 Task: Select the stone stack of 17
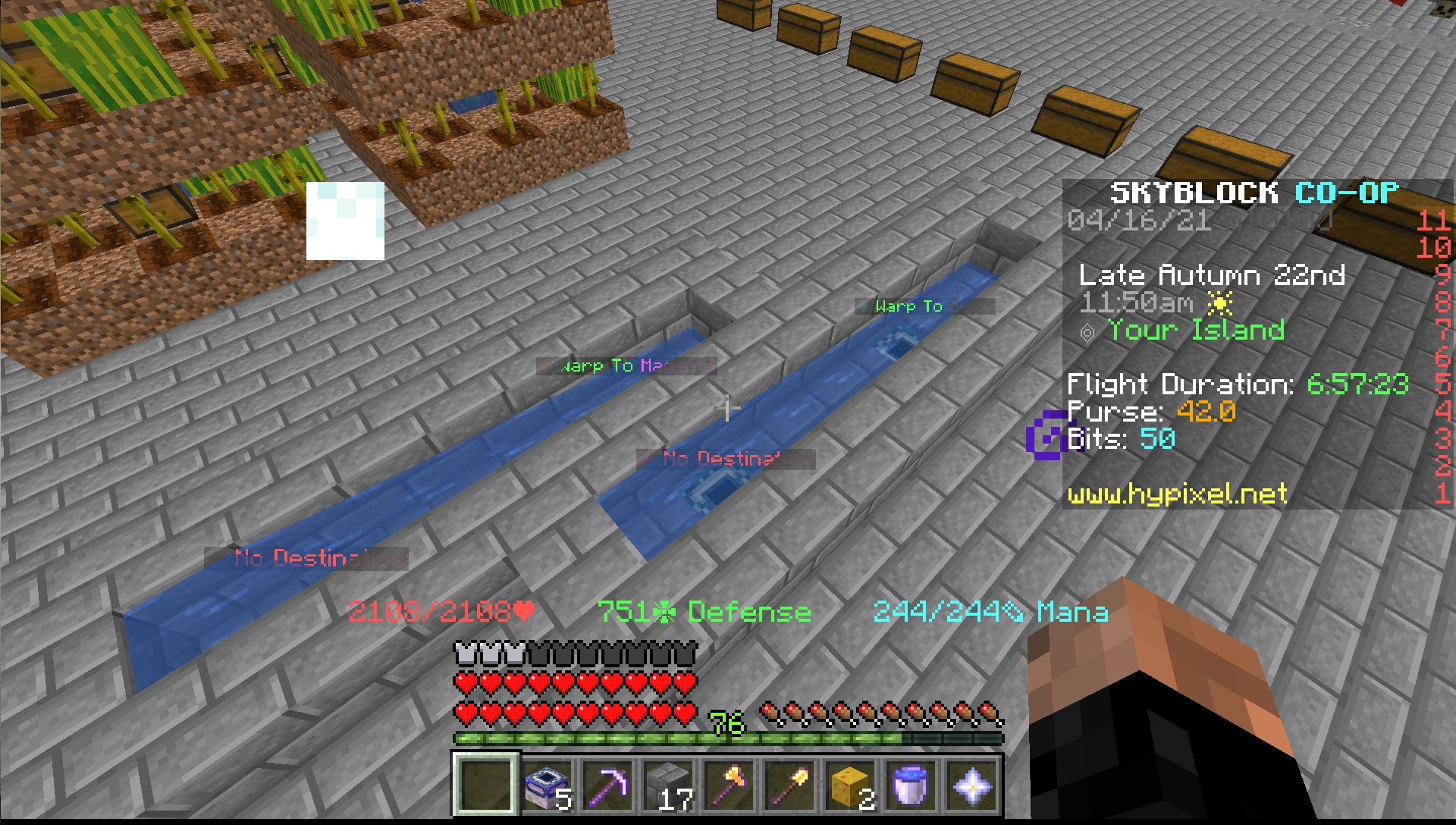click(668, 786)
